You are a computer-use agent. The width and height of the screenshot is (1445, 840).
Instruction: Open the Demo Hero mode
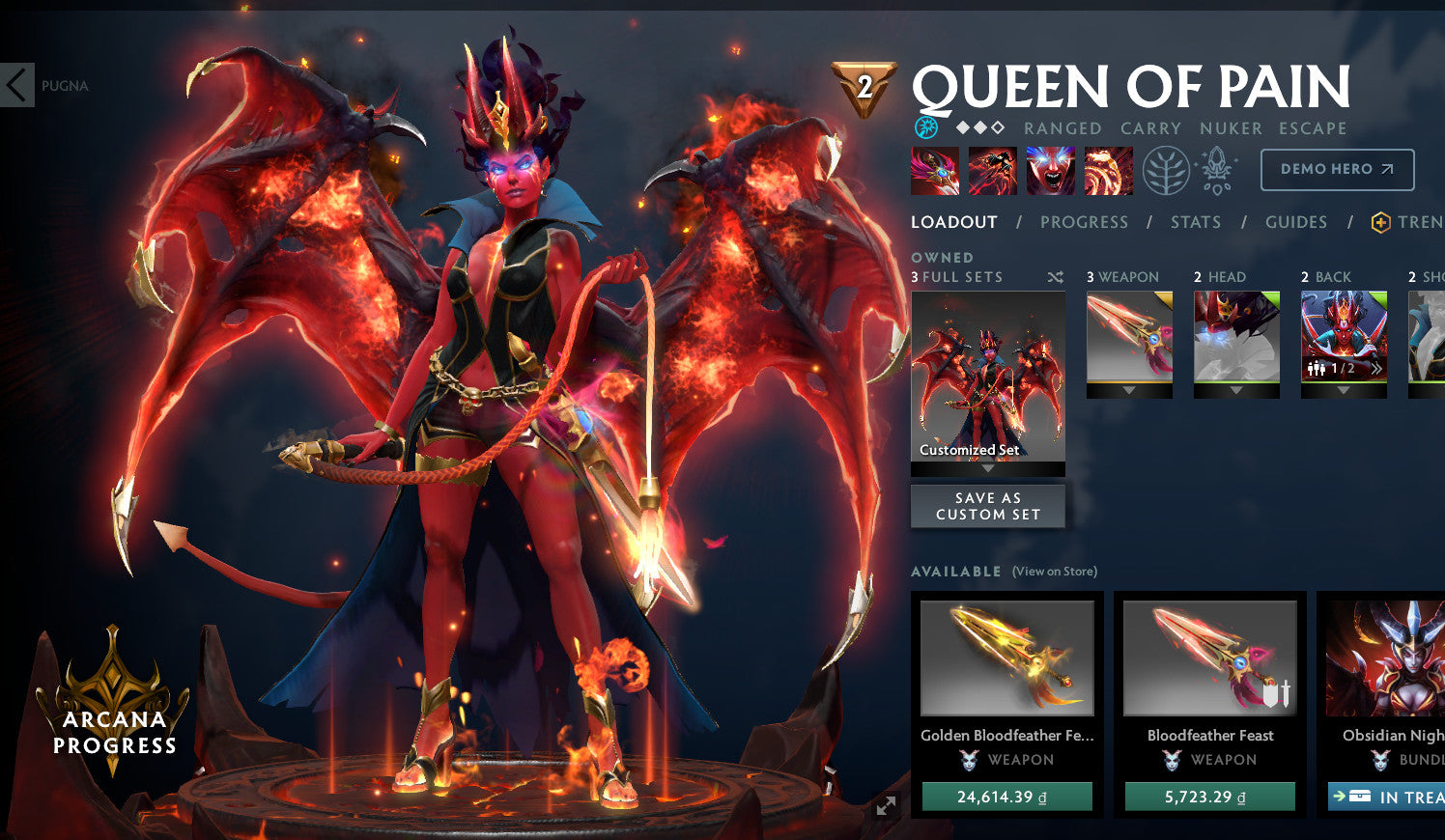[1337, 169]
